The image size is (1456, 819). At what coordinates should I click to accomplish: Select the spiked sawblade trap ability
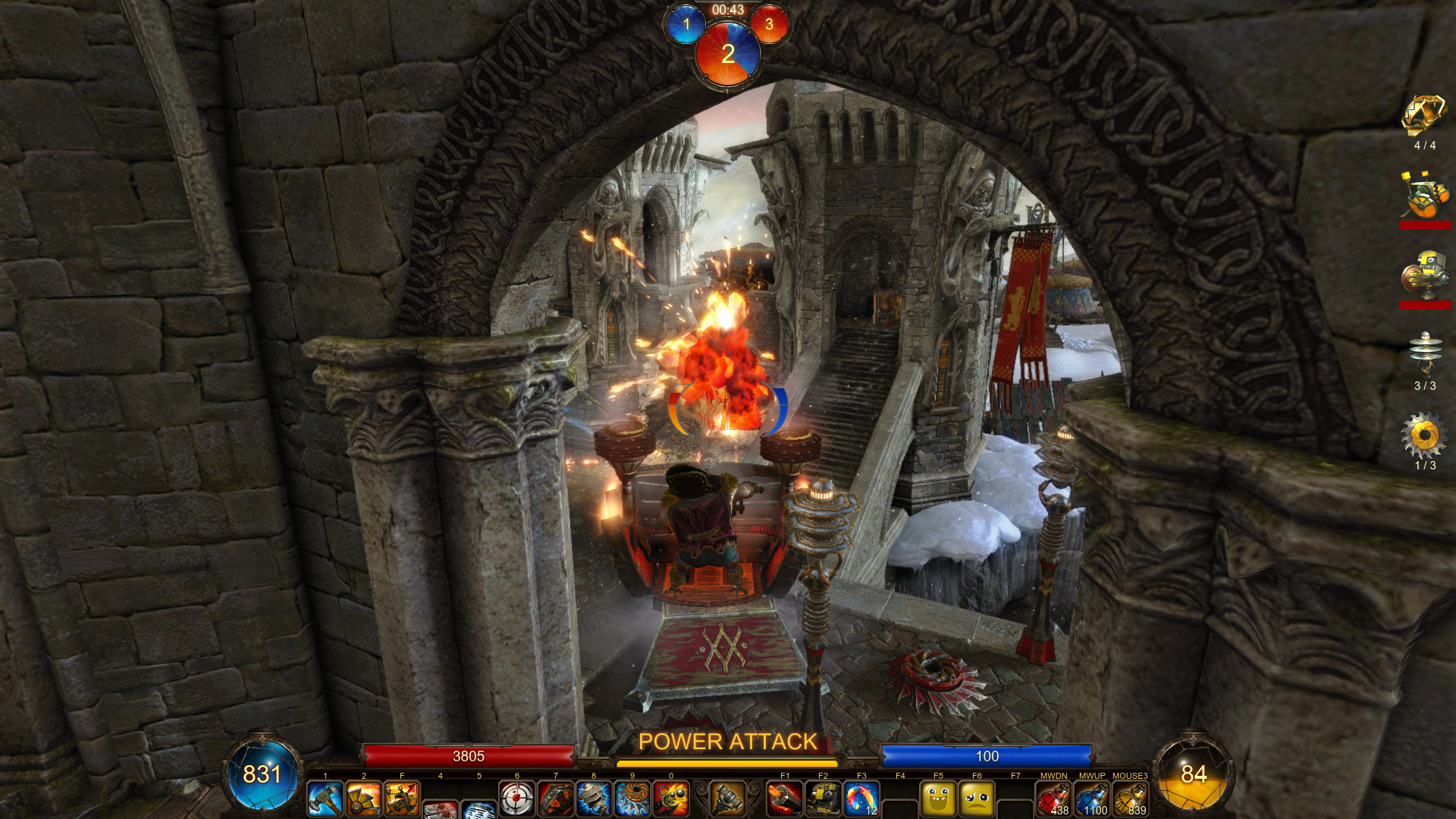point(632,799)
